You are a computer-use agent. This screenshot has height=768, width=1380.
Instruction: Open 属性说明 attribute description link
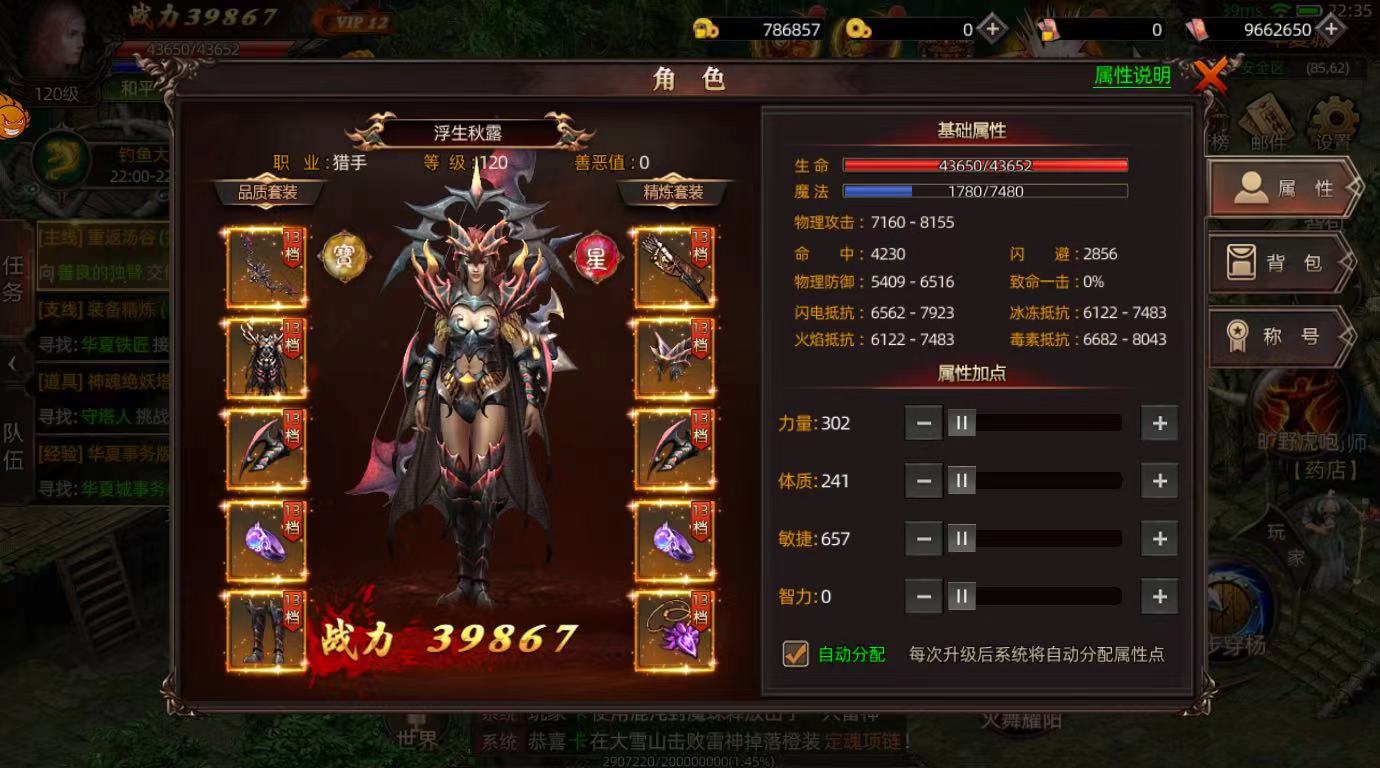pyautogui.click(x=1135, y=76)
